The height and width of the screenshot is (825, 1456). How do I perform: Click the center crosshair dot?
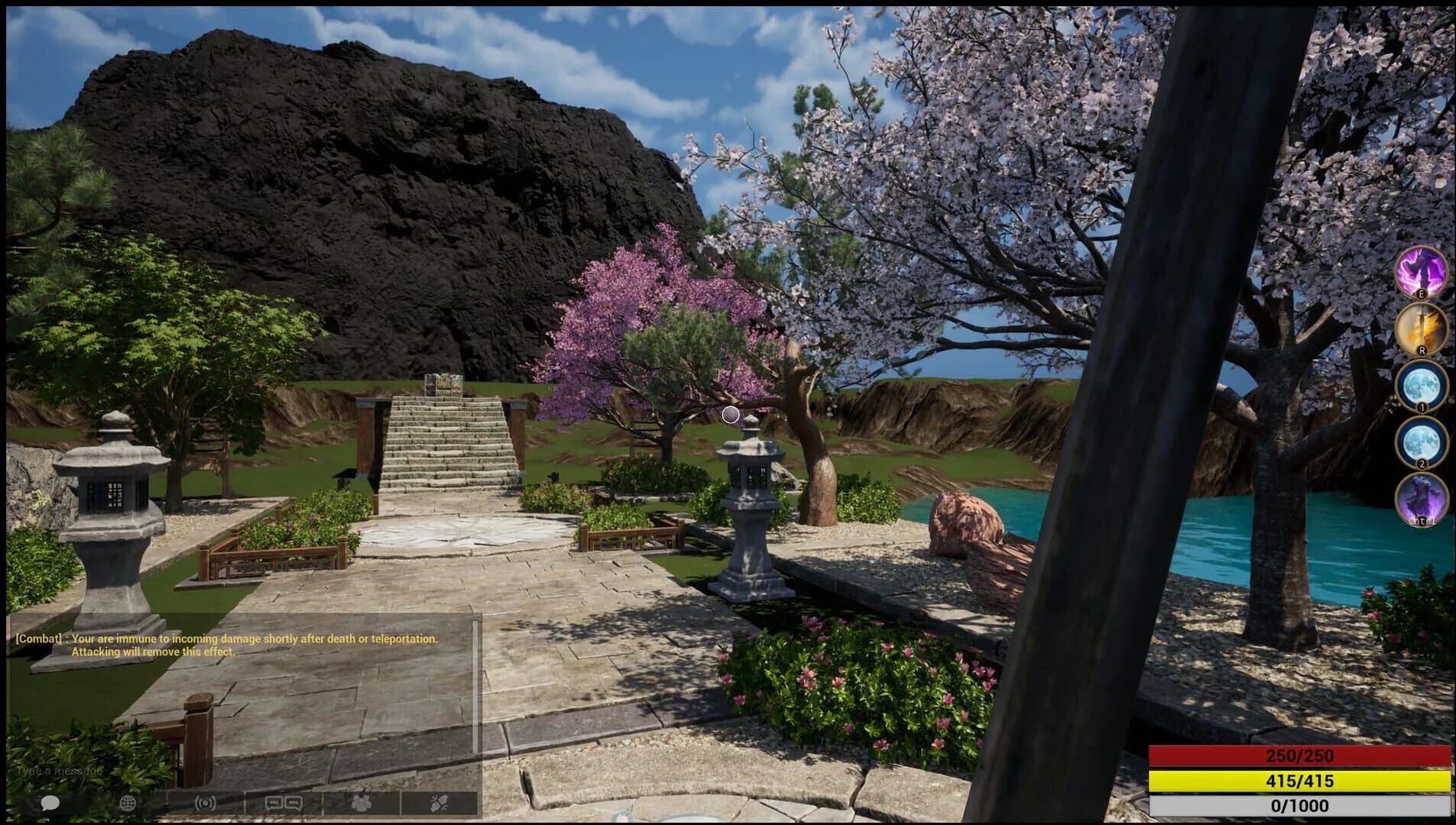(731, 414)
